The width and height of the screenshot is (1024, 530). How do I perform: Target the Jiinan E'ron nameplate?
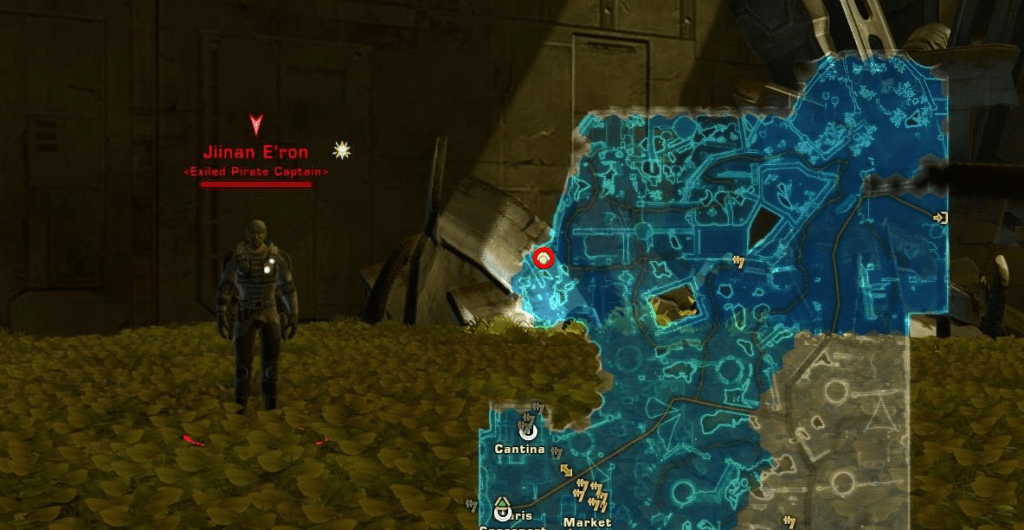pyautogui.click(x=256, y=153)
